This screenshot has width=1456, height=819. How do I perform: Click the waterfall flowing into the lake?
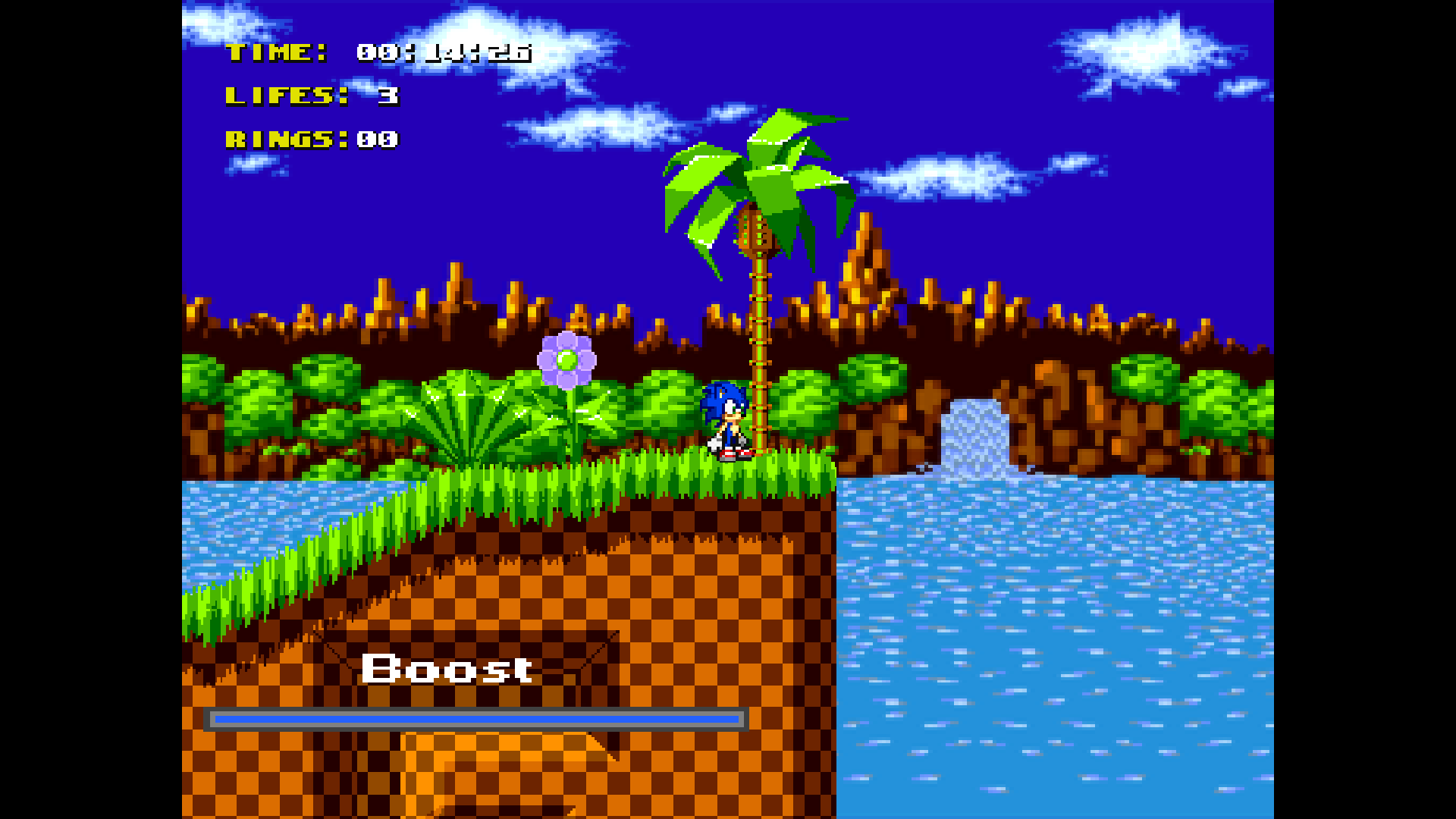point(974,432)
